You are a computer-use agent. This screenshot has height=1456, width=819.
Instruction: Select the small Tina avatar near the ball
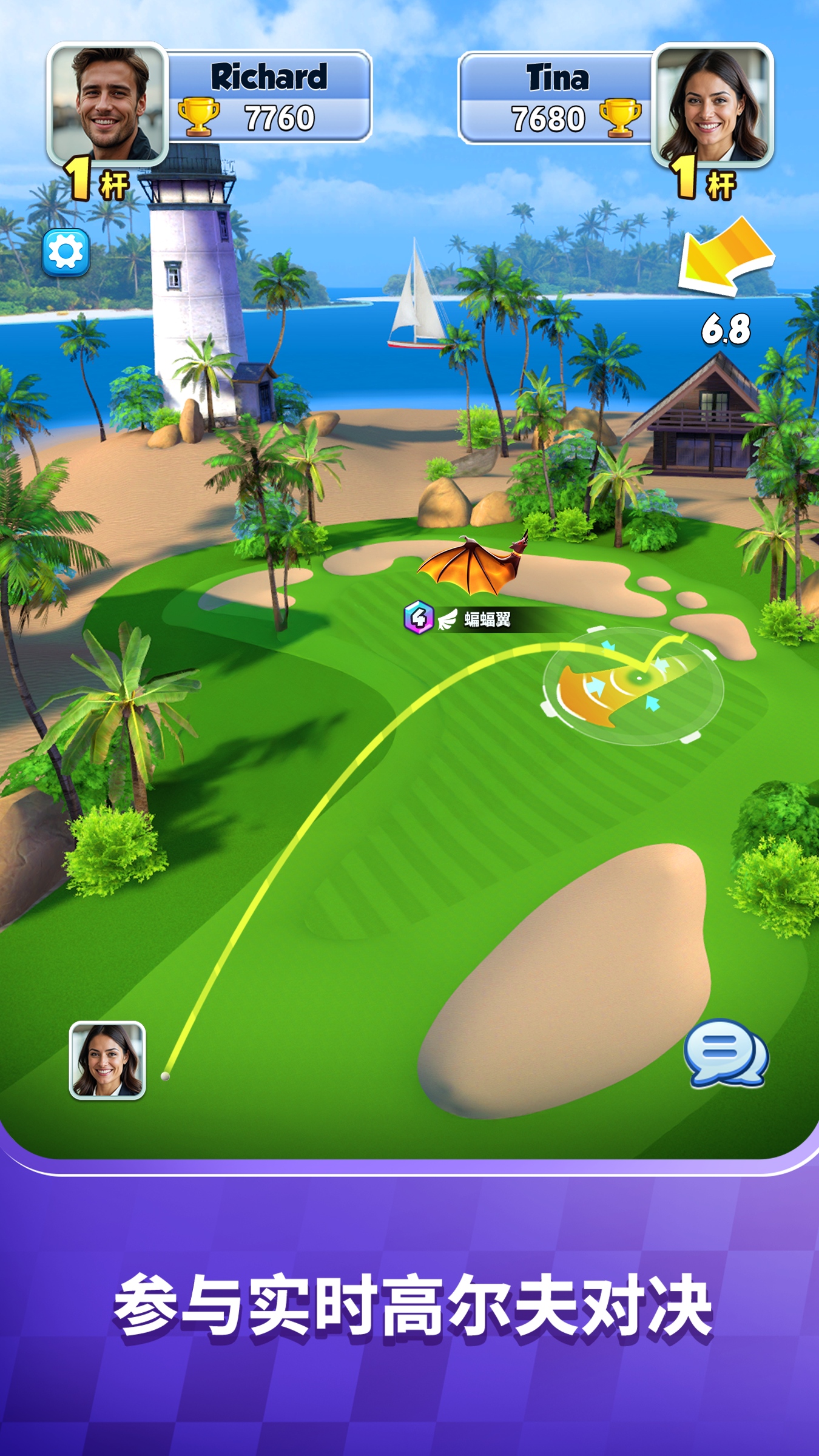point(107,1060)
